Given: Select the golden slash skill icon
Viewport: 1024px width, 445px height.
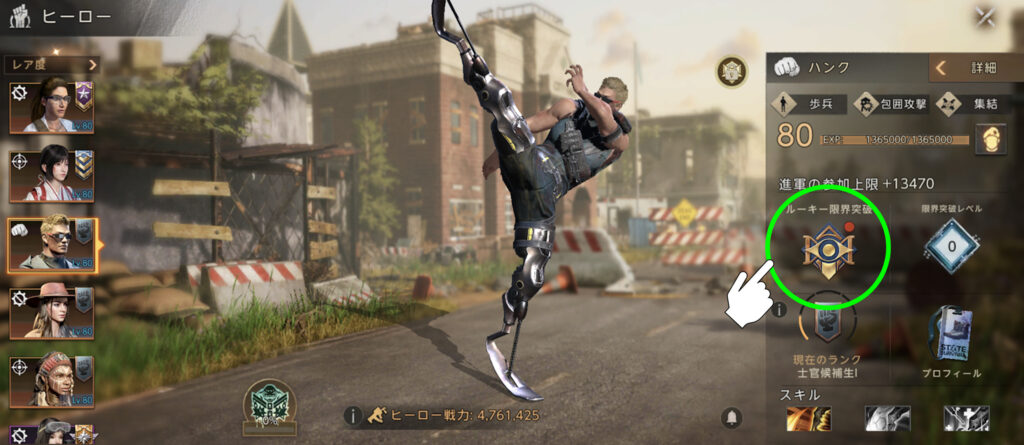Looking at the screenshot, I should tap(807, 418).
